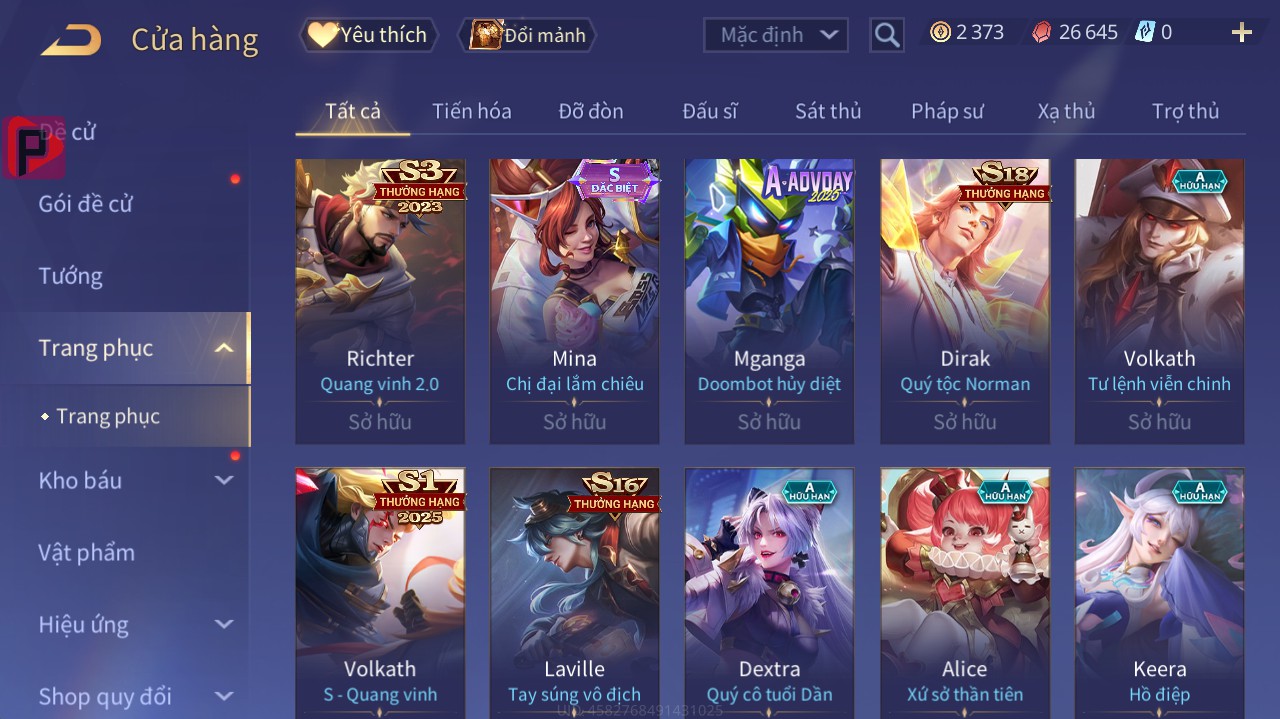Image resolution: width=1280 pixels, height=719 pixels.
Task: Select the Đấu sĩ category tab
Action: tap(709, 111)
